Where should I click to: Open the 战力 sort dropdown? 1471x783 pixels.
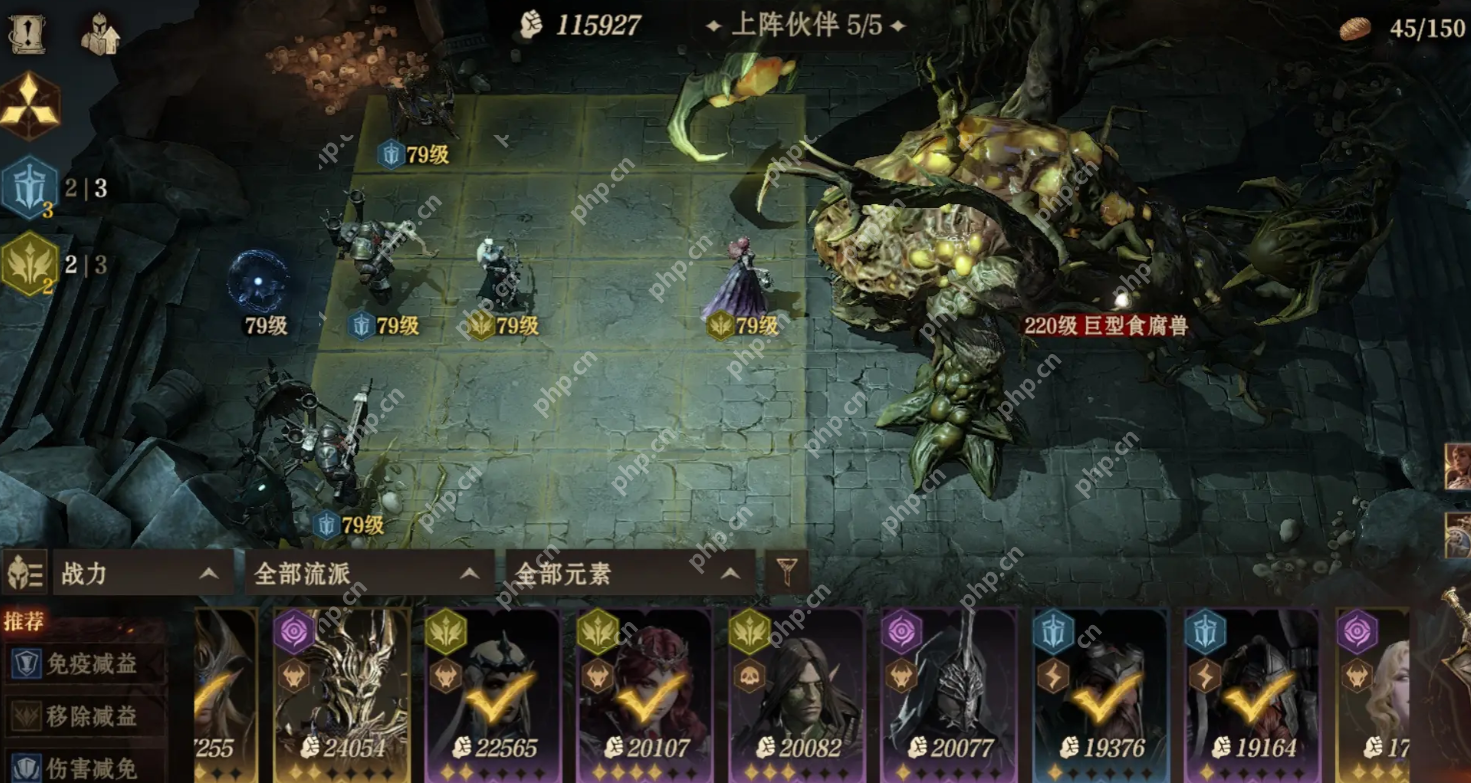click(x=142, y=574)
